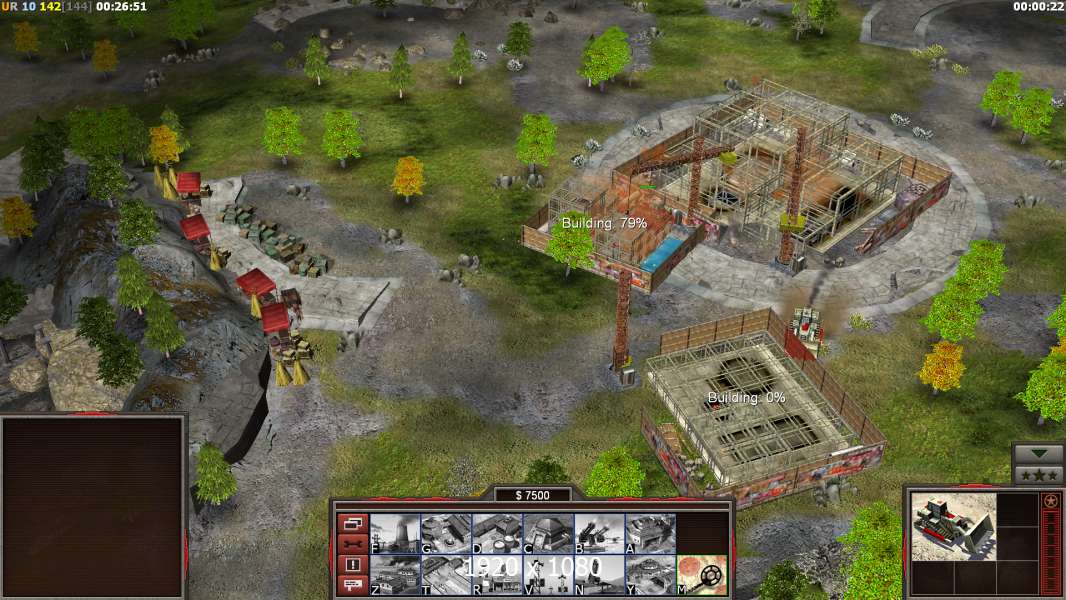Choose the build icon marked G
The height and width of the screenshot is (600, 1066).
click(446, 534)
